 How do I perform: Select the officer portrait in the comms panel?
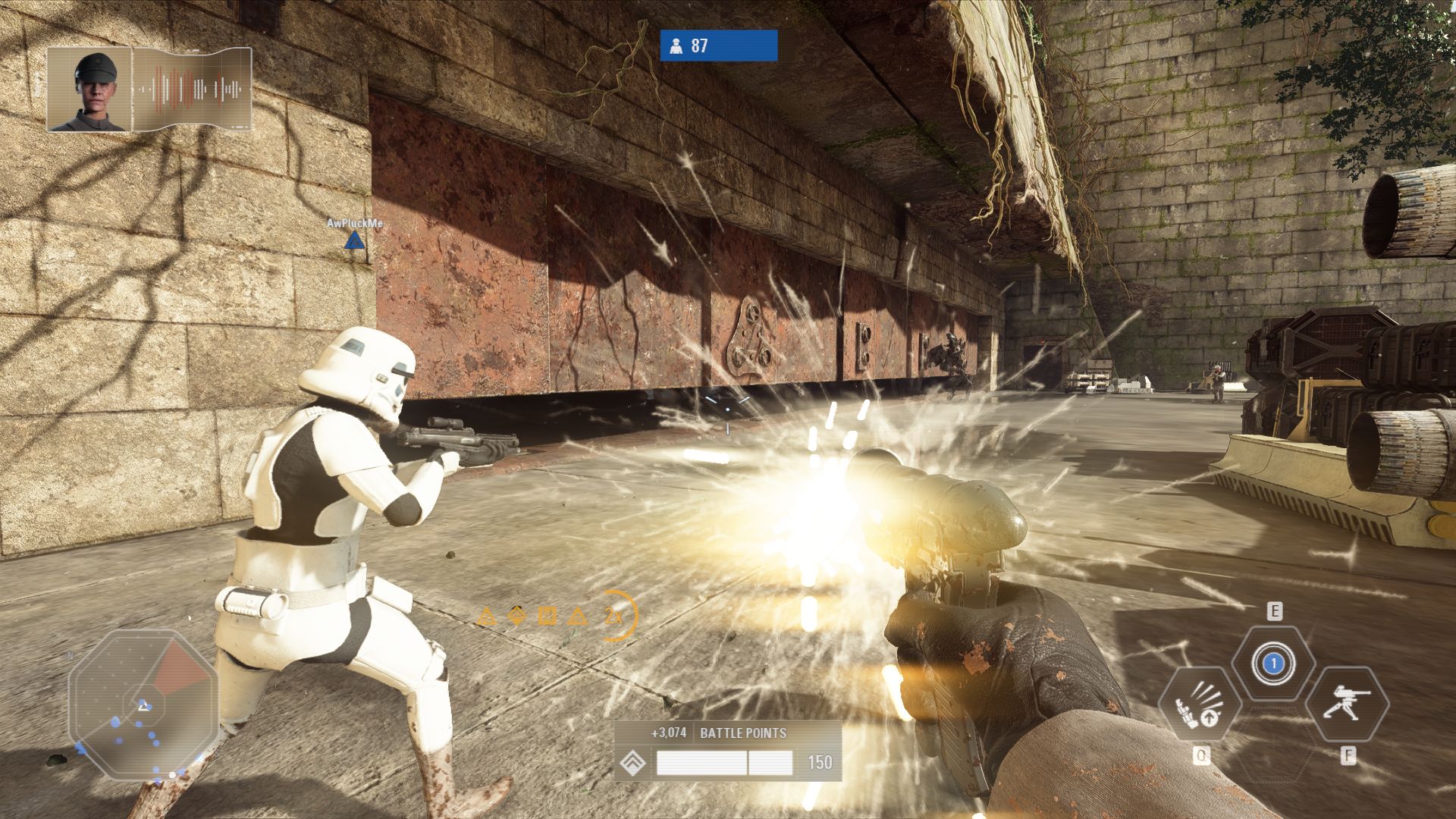coord(89,89)
